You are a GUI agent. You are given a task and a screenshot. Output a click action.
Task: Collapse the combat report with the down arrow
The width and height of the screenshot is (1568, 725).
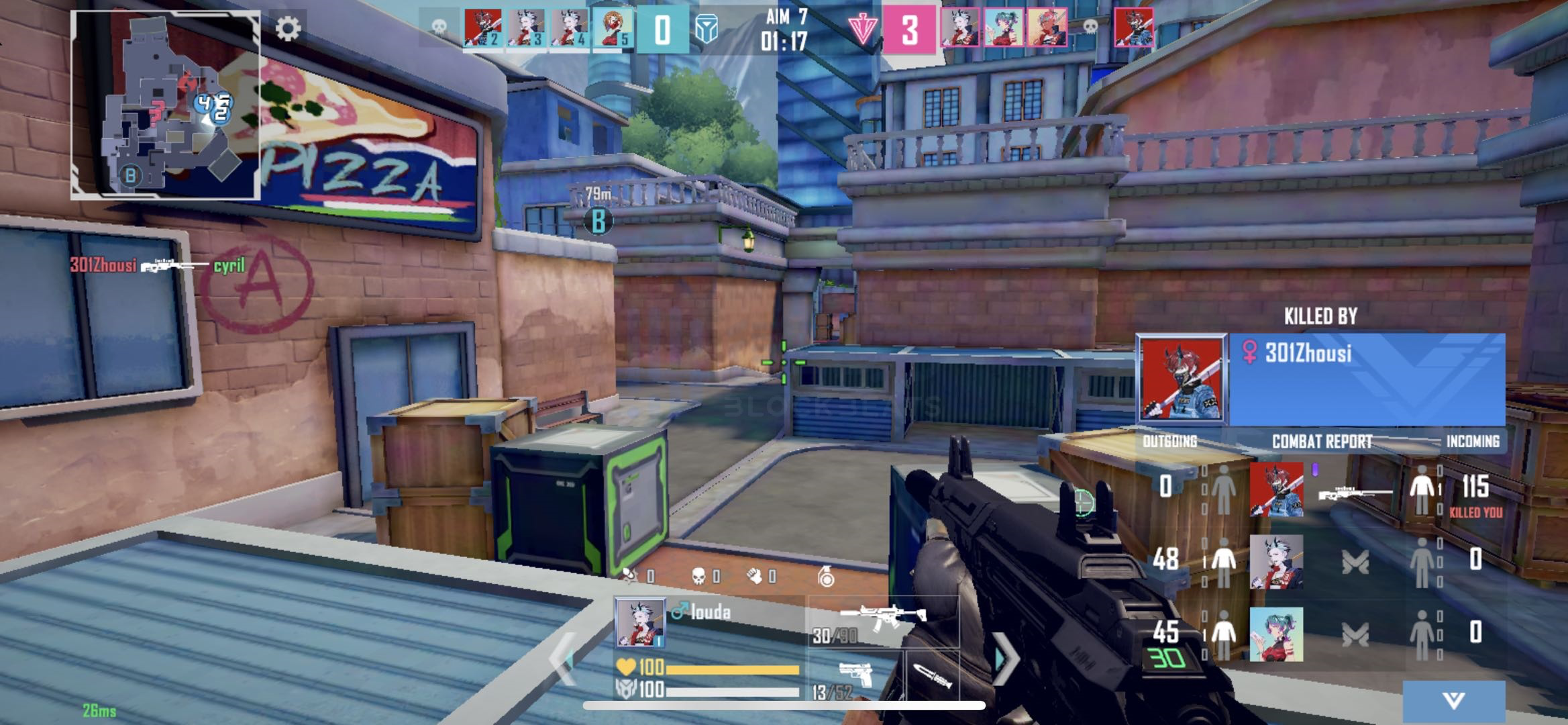coord(1453,701)
